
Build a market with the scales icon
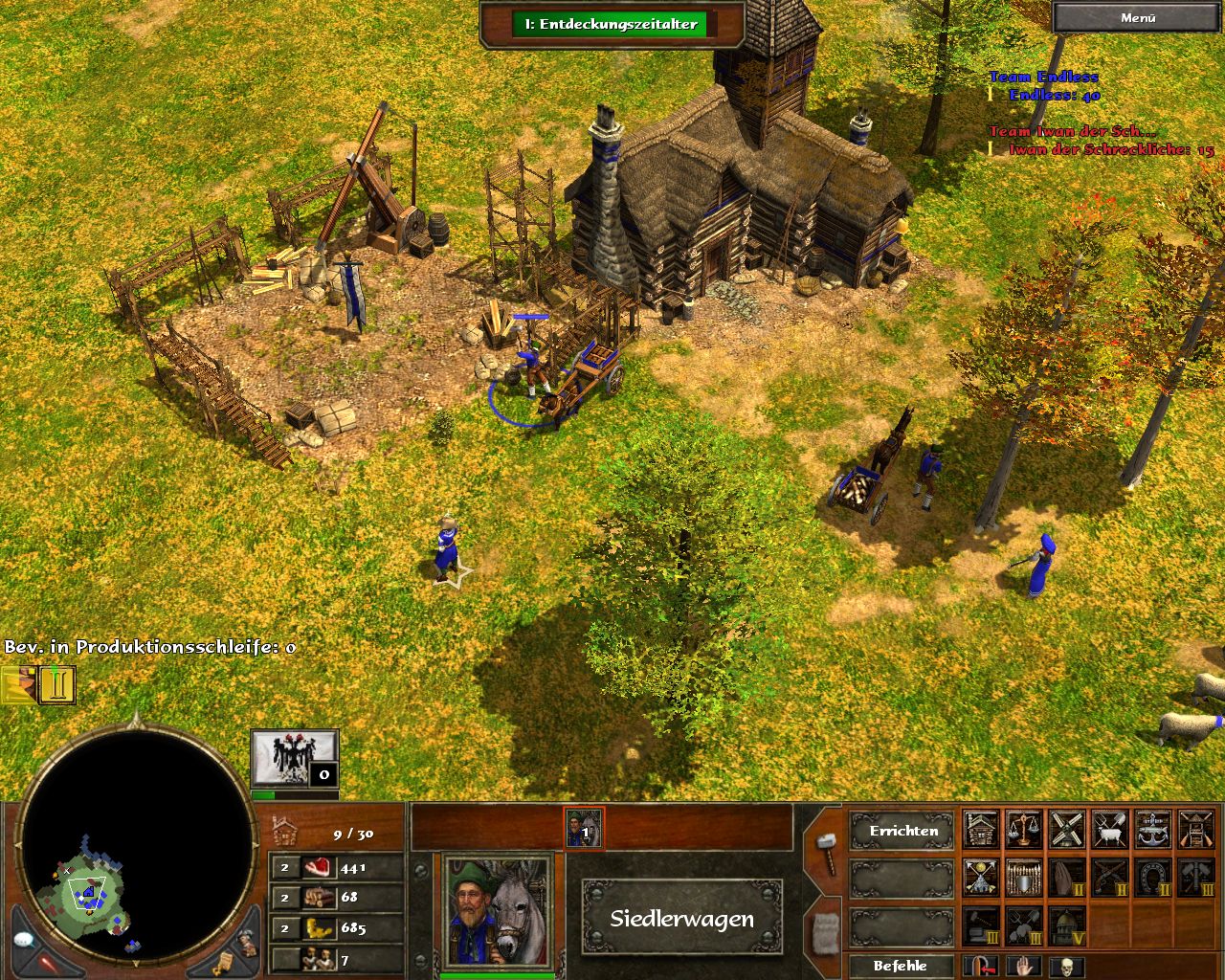pyautogui.click(x=1024, y=831)
